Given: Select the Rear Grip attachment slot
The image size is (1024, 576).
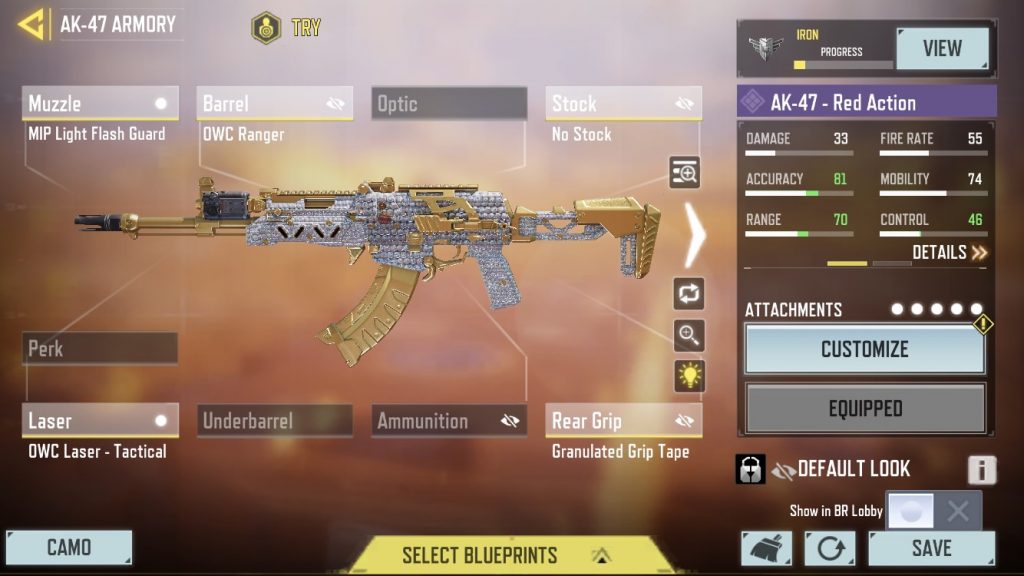Looking at the screenshot, I should [623, 421].
